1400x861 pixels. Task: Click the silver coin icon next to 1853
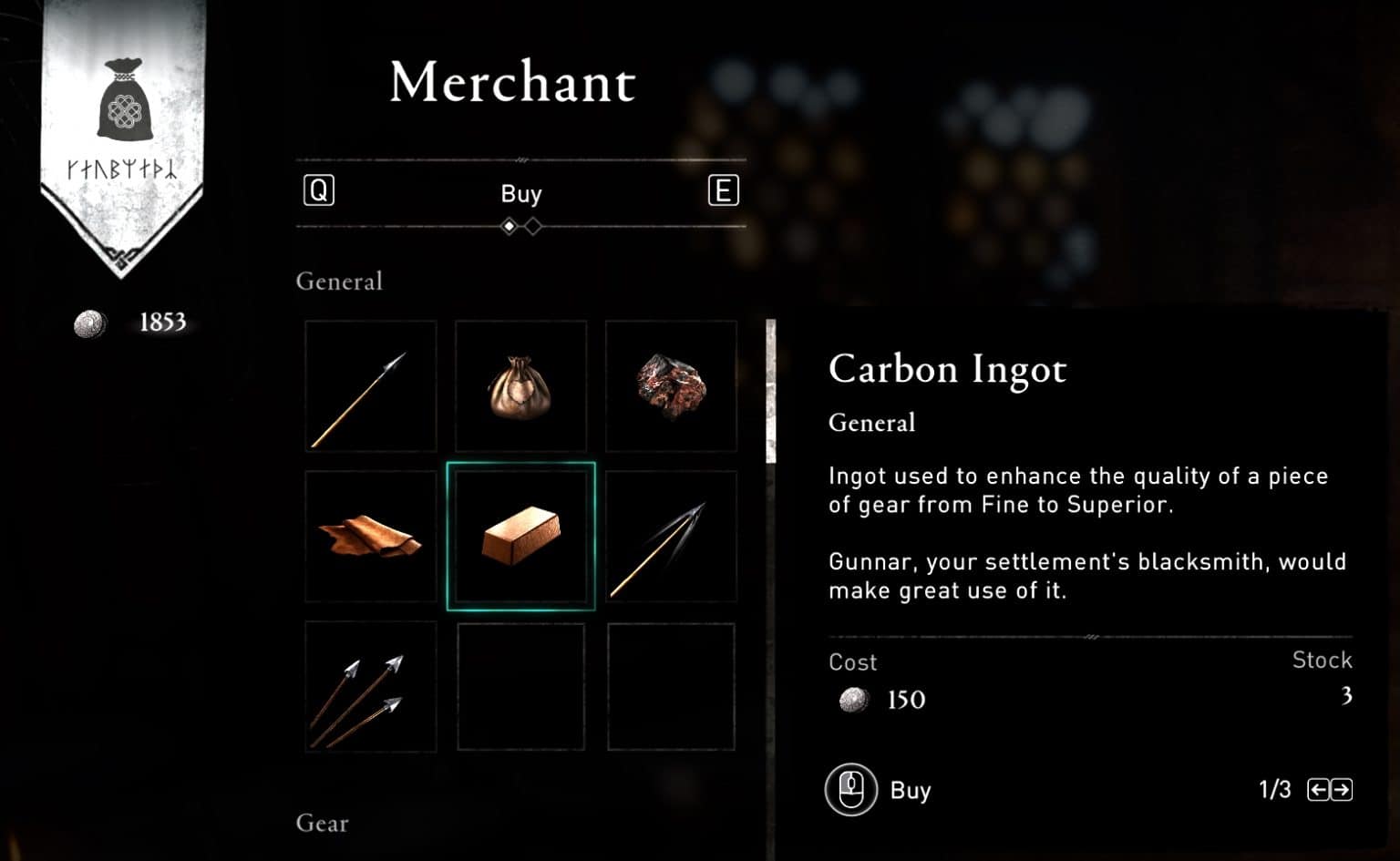(88, 322)
